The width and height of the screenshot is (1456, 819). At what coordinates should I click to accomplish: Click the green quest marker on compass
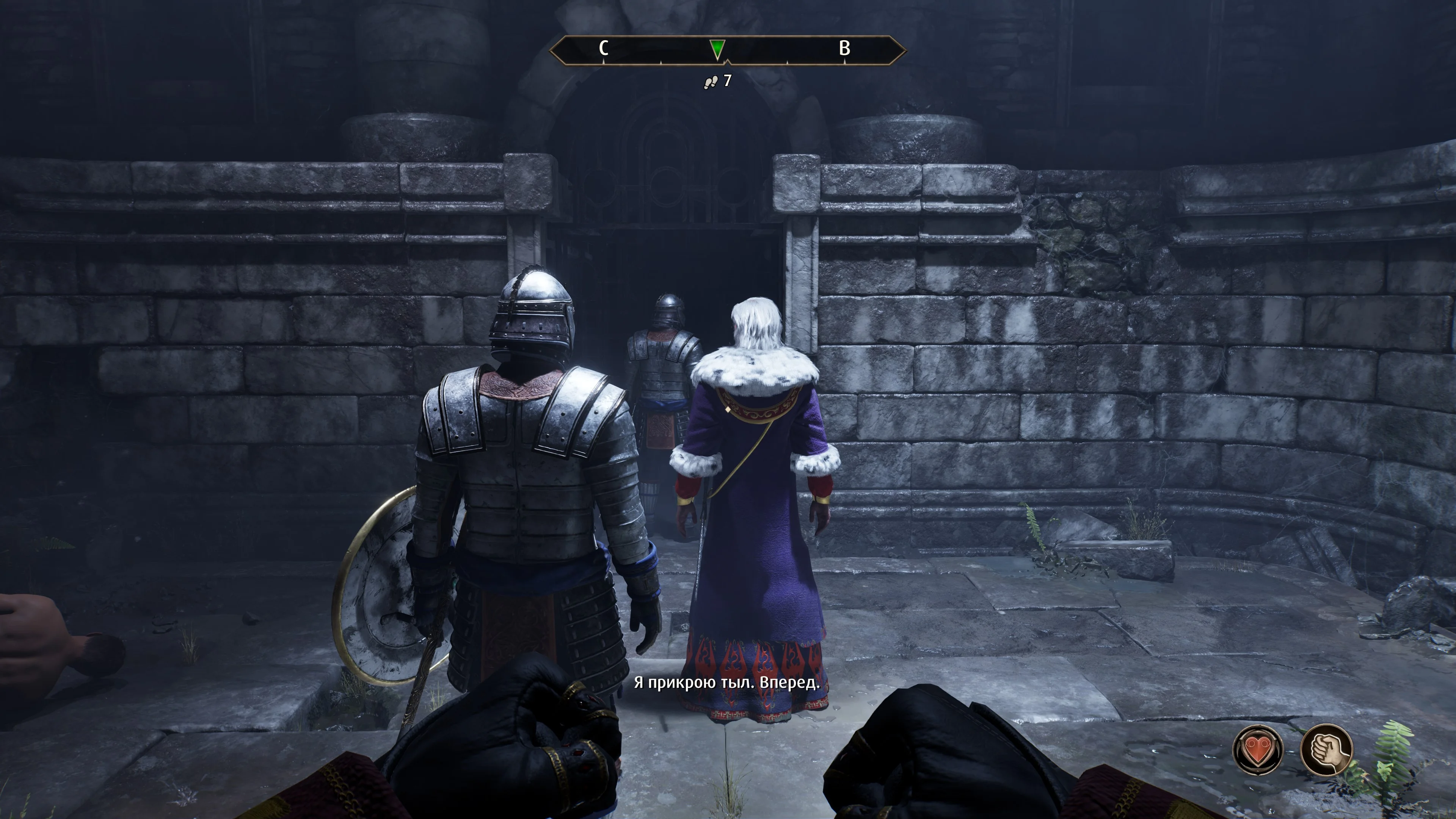(717, 49)
